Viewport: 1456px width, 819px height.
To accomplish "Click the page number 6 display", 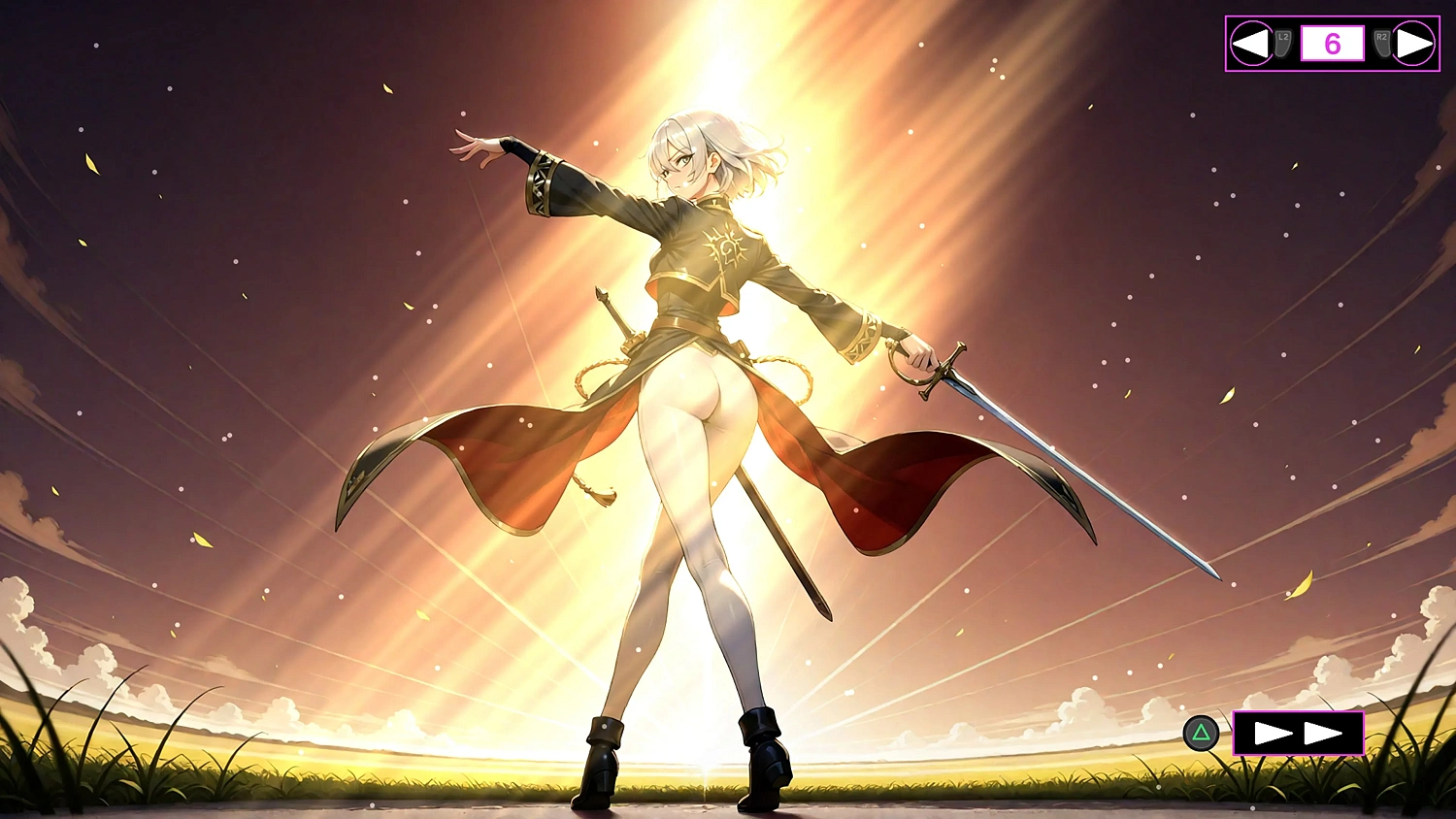I will tap(1332, 42).
